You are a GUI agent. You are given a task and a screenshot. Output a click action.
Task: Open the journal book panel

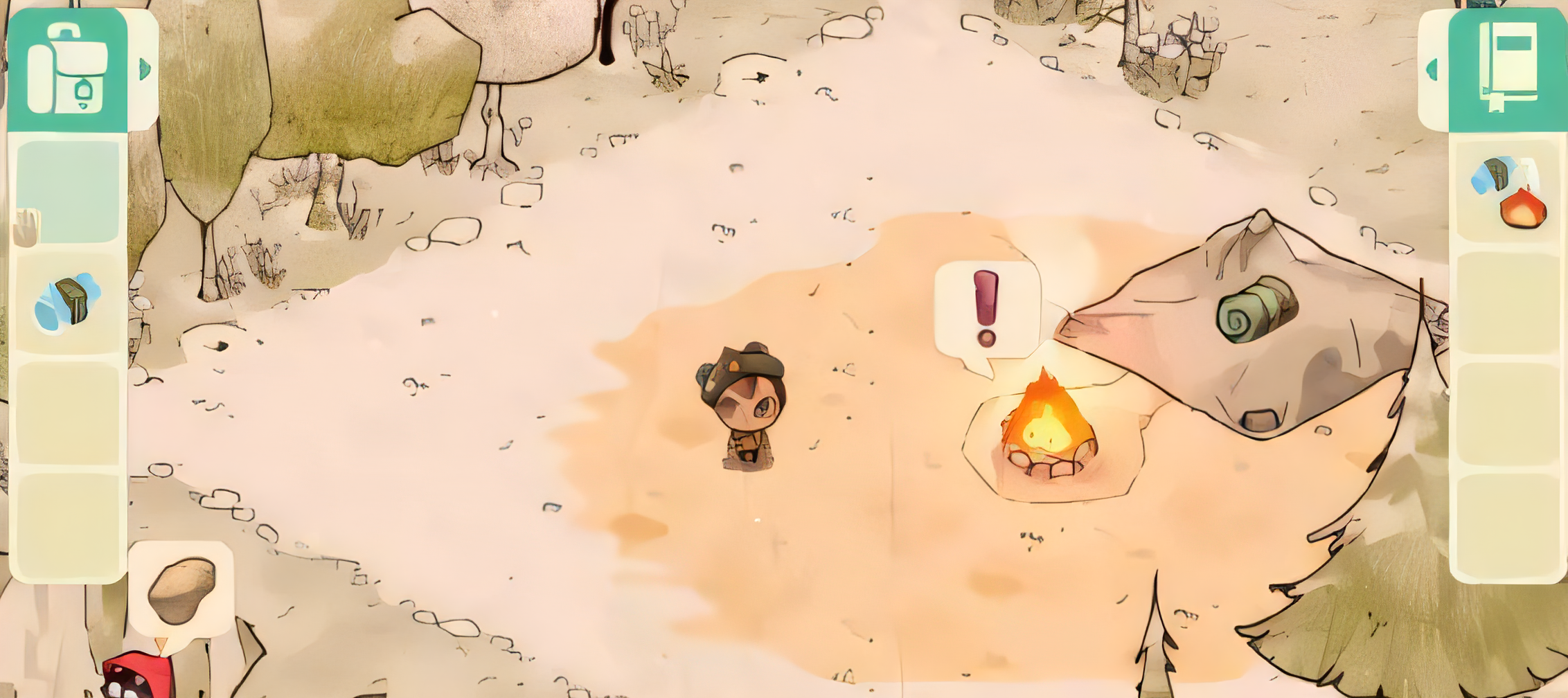(1508, 68)
